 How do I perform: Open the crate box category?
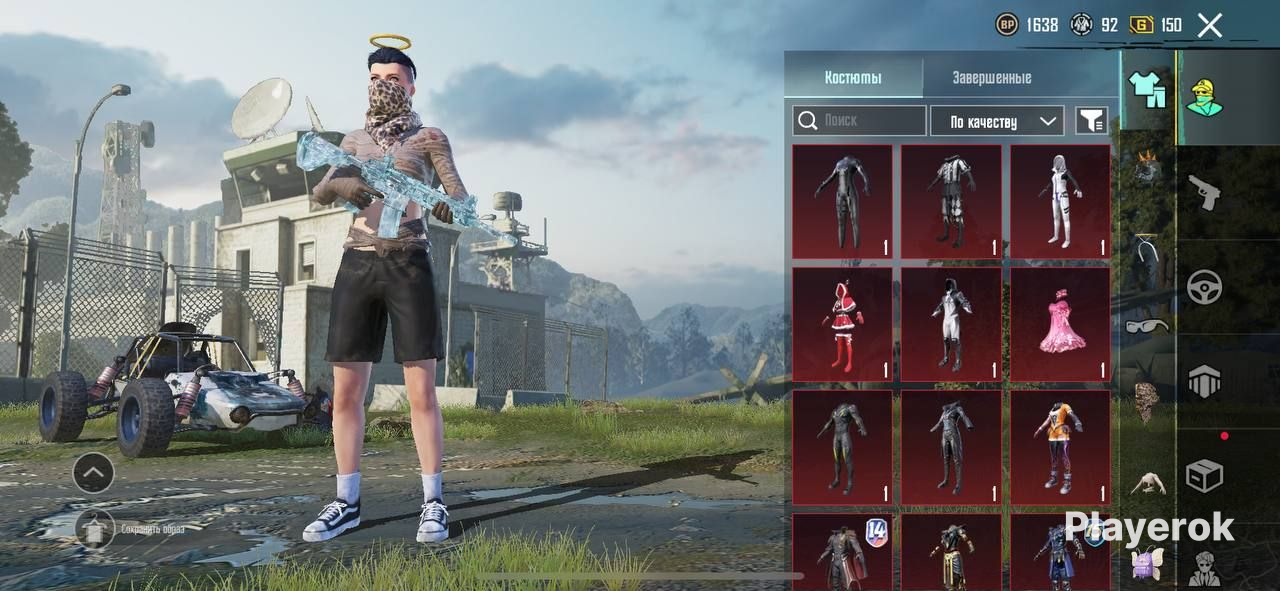pos(1204,476)
